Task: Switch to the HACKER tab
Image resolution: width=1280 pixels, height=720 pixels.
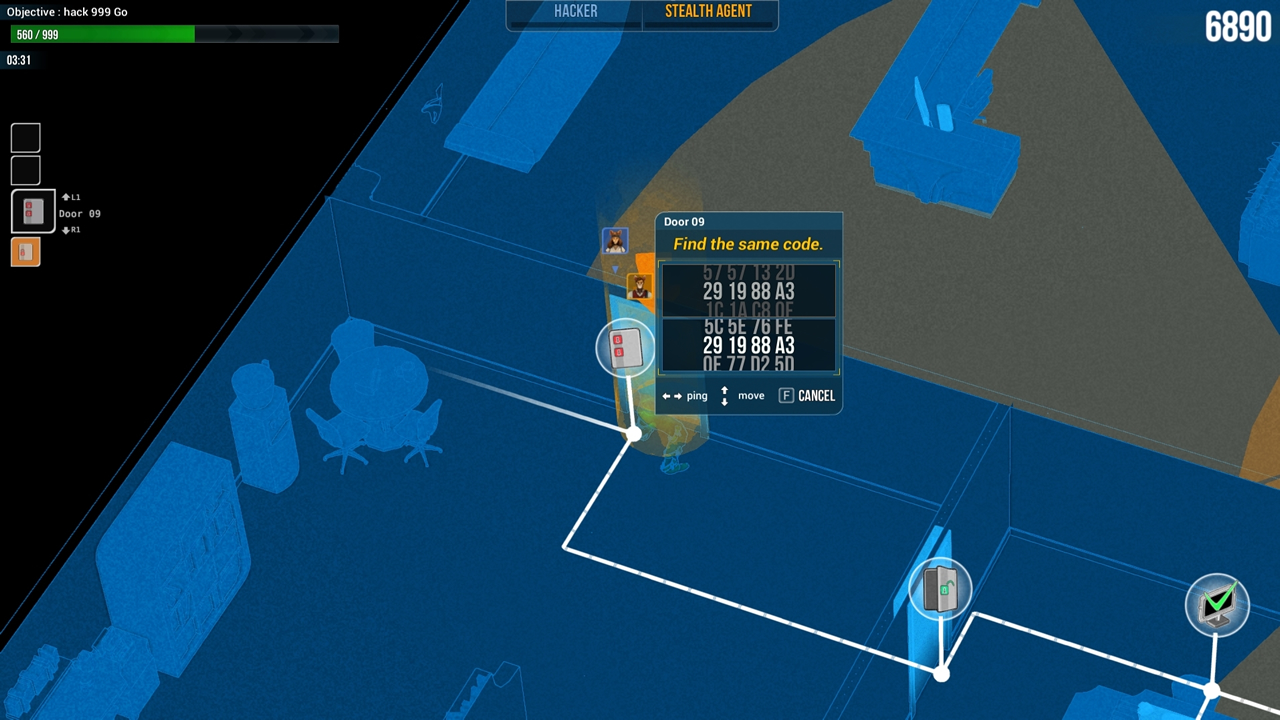Action: [x=574, y=12]
